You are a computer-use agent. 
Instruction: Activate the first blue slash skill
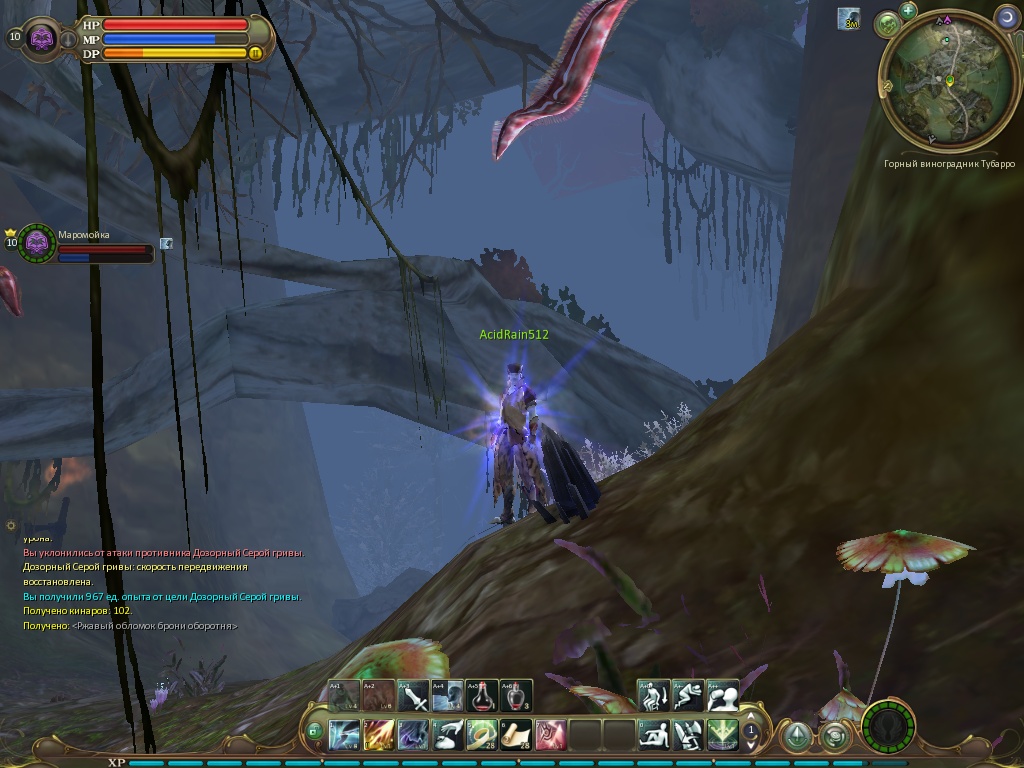pyautogui.click(x=345, y=735)
